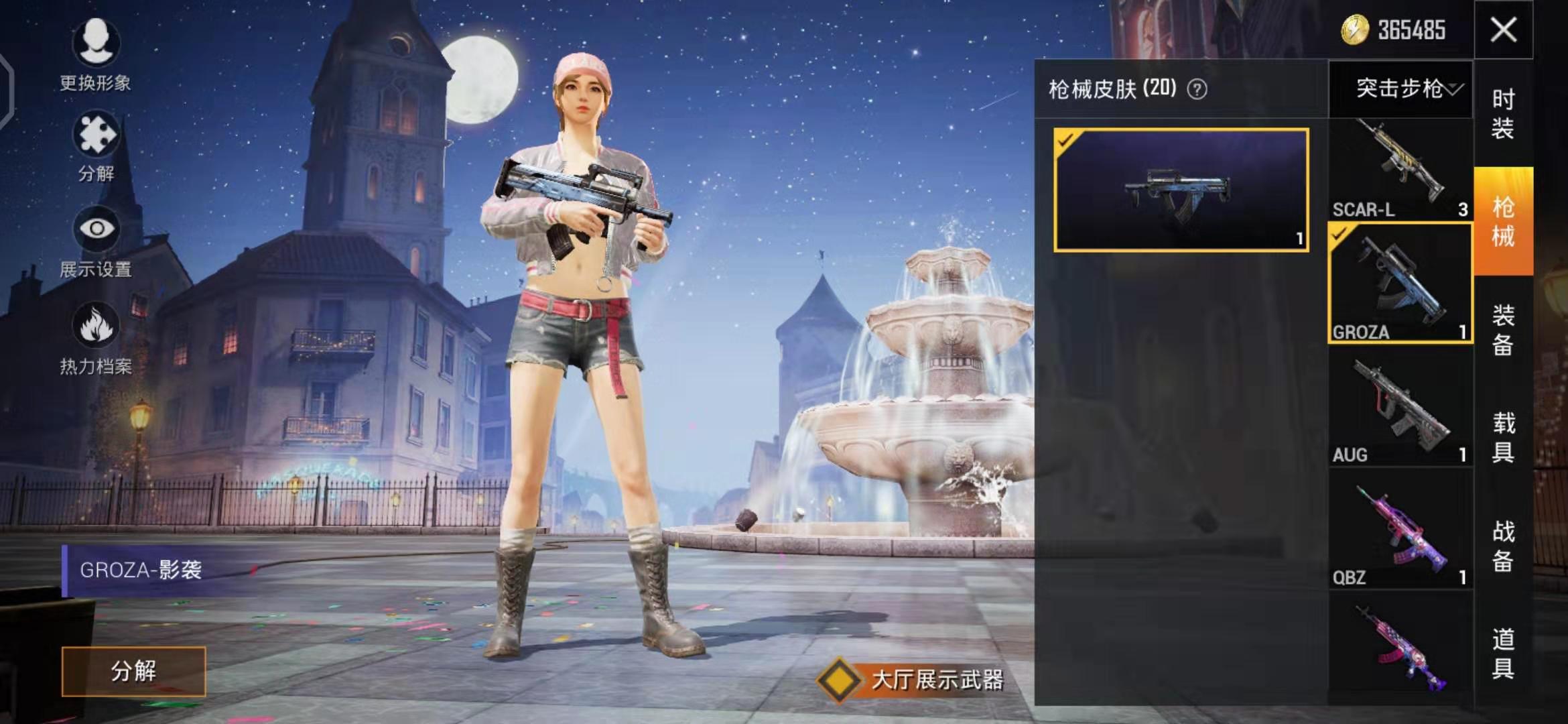Open 展示设置 display settings
The height and width of the screenshot is (724, 1568).
[x=96, y=241]
